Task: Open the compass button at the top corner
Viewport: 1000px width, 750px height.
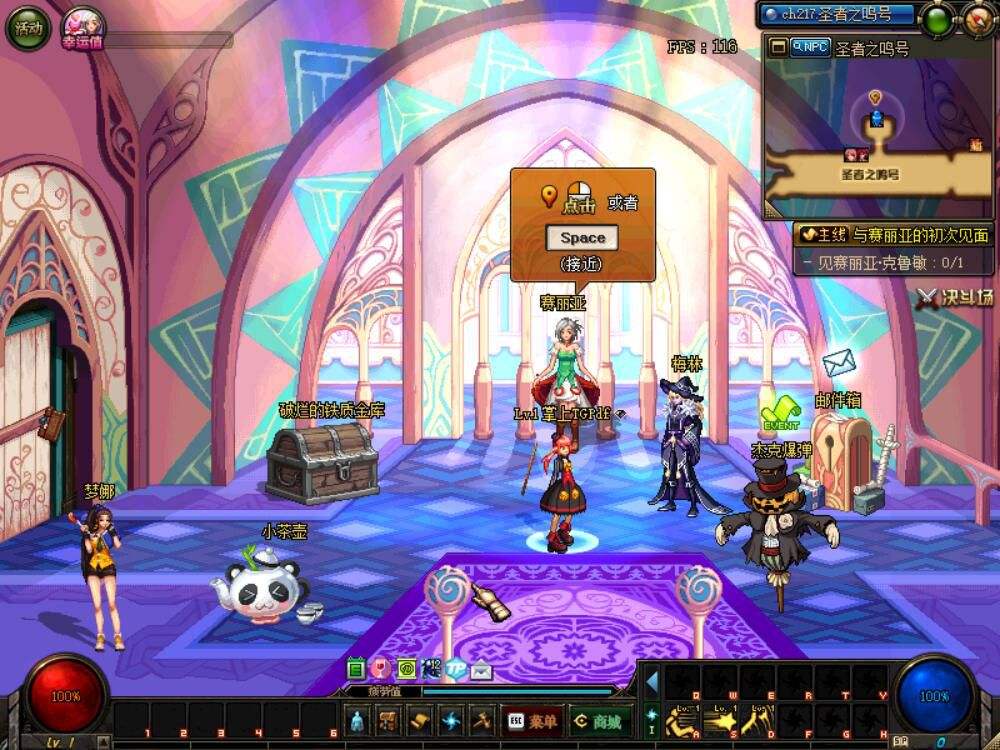Action: [x=979, y=18]
